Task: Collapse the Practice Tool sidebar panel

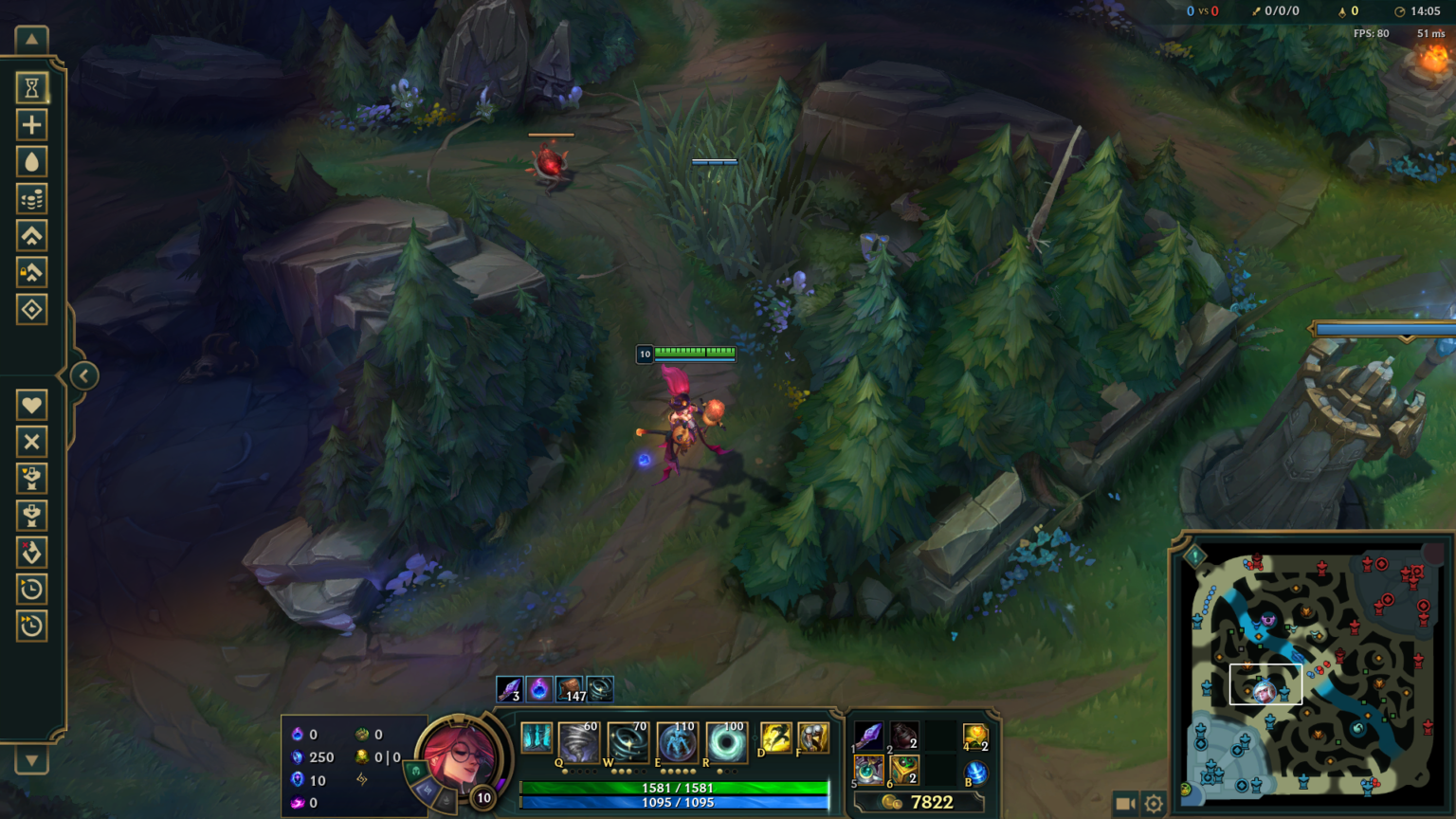Action: coord(83,375)
